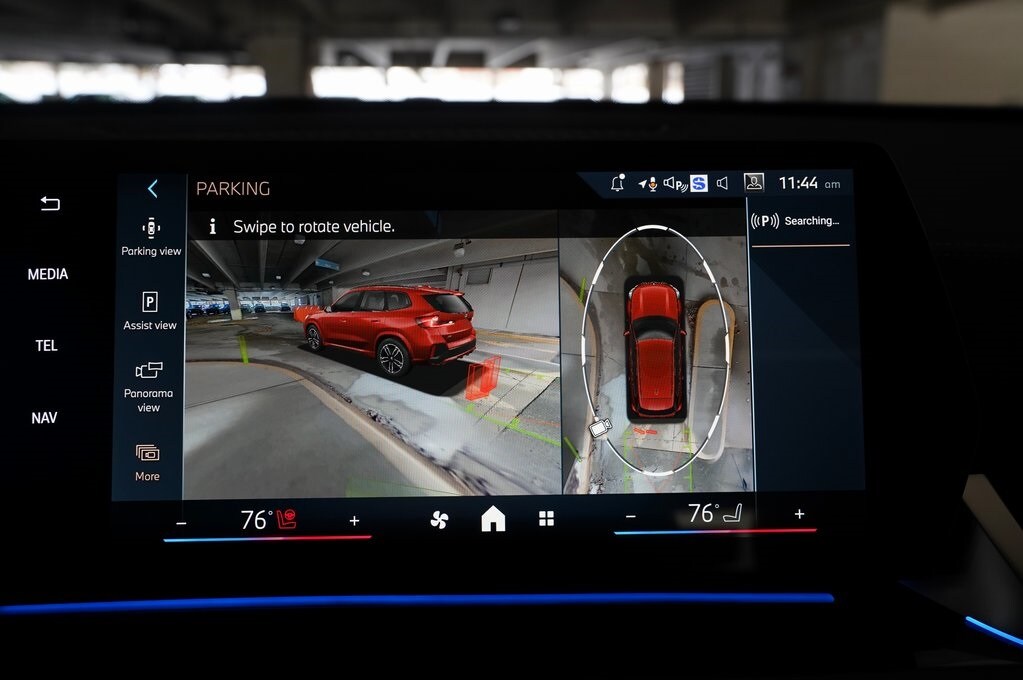Open the driver profile icon
Viewport: 1023px width, 680px height.
(754, 182)
